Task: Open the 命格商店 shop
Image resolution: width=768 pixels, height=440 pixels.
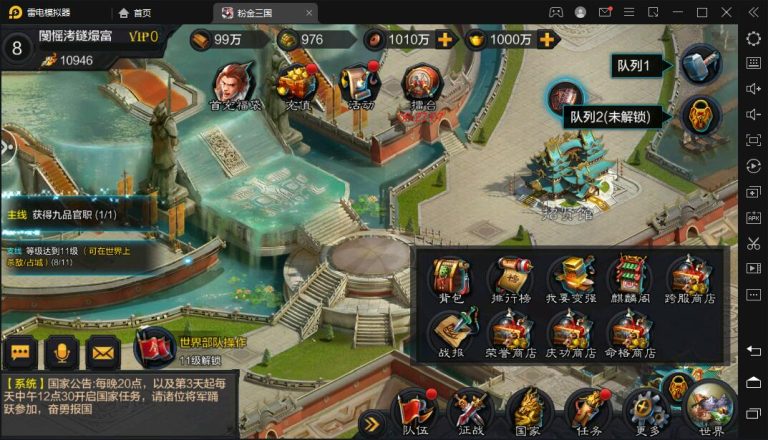Action: [630, 331]
